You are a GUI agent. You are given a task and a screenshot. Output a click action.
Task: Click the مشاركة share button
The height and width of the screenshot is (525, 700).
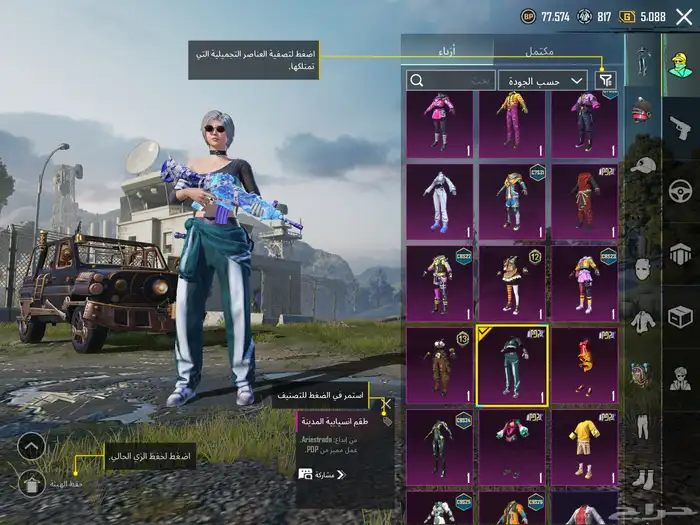322,474
